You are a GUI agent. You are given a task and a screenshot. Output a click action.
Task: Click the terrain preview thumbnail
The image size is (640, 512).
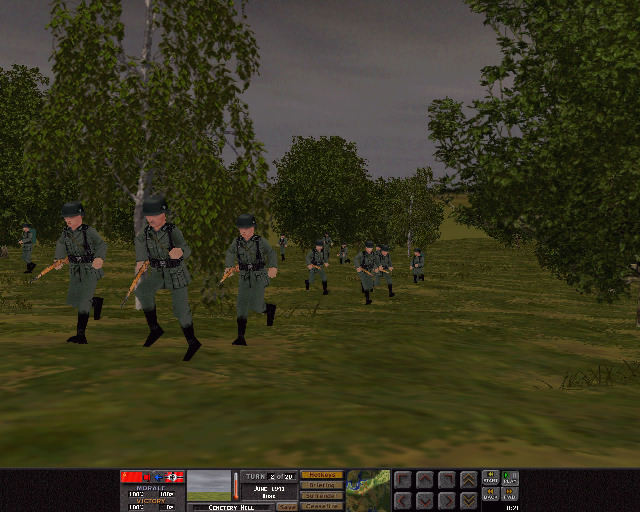(x=208, y=485)
